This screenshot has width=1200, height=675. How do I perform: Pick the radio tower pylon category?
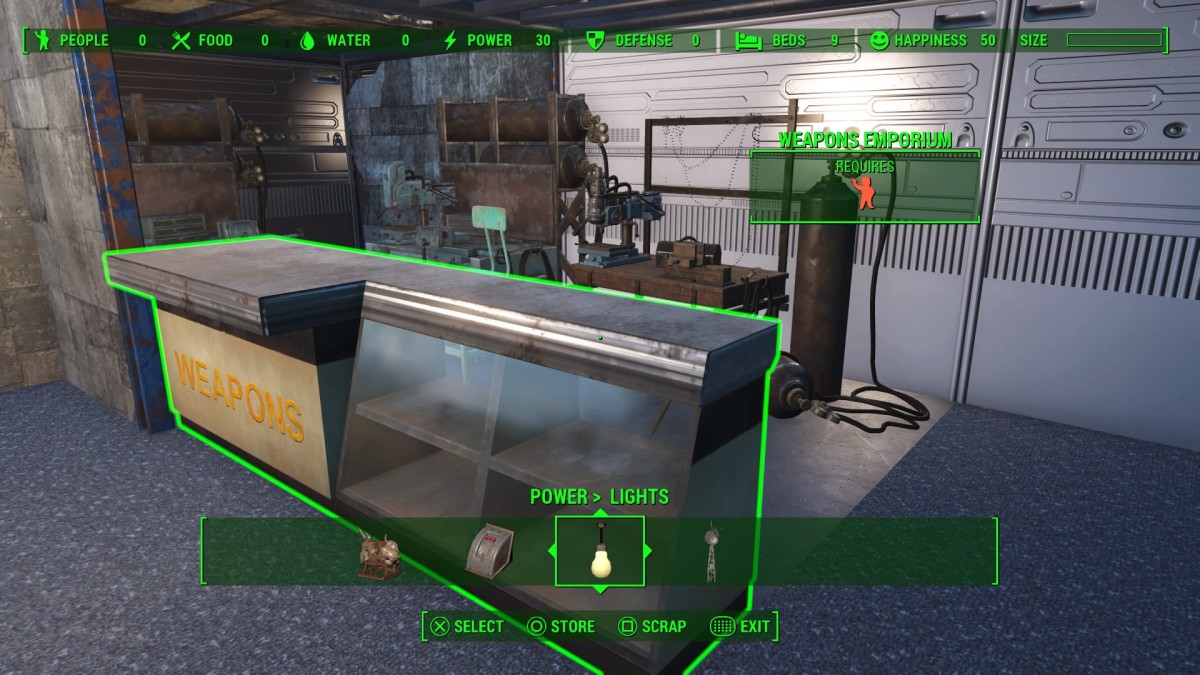click(x=711, y=551)
